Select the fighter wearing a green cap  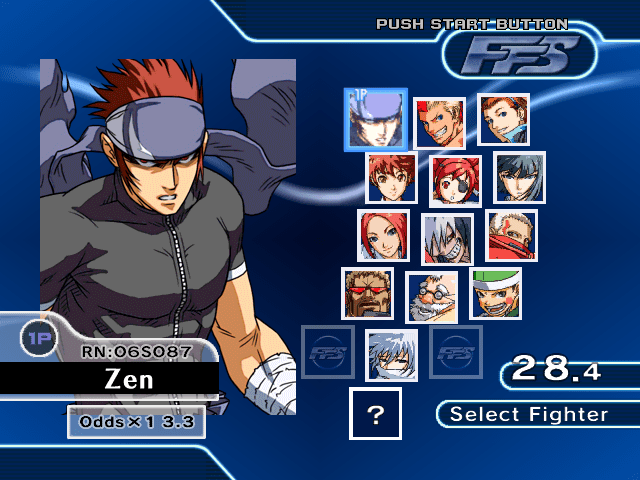(496, 293)
